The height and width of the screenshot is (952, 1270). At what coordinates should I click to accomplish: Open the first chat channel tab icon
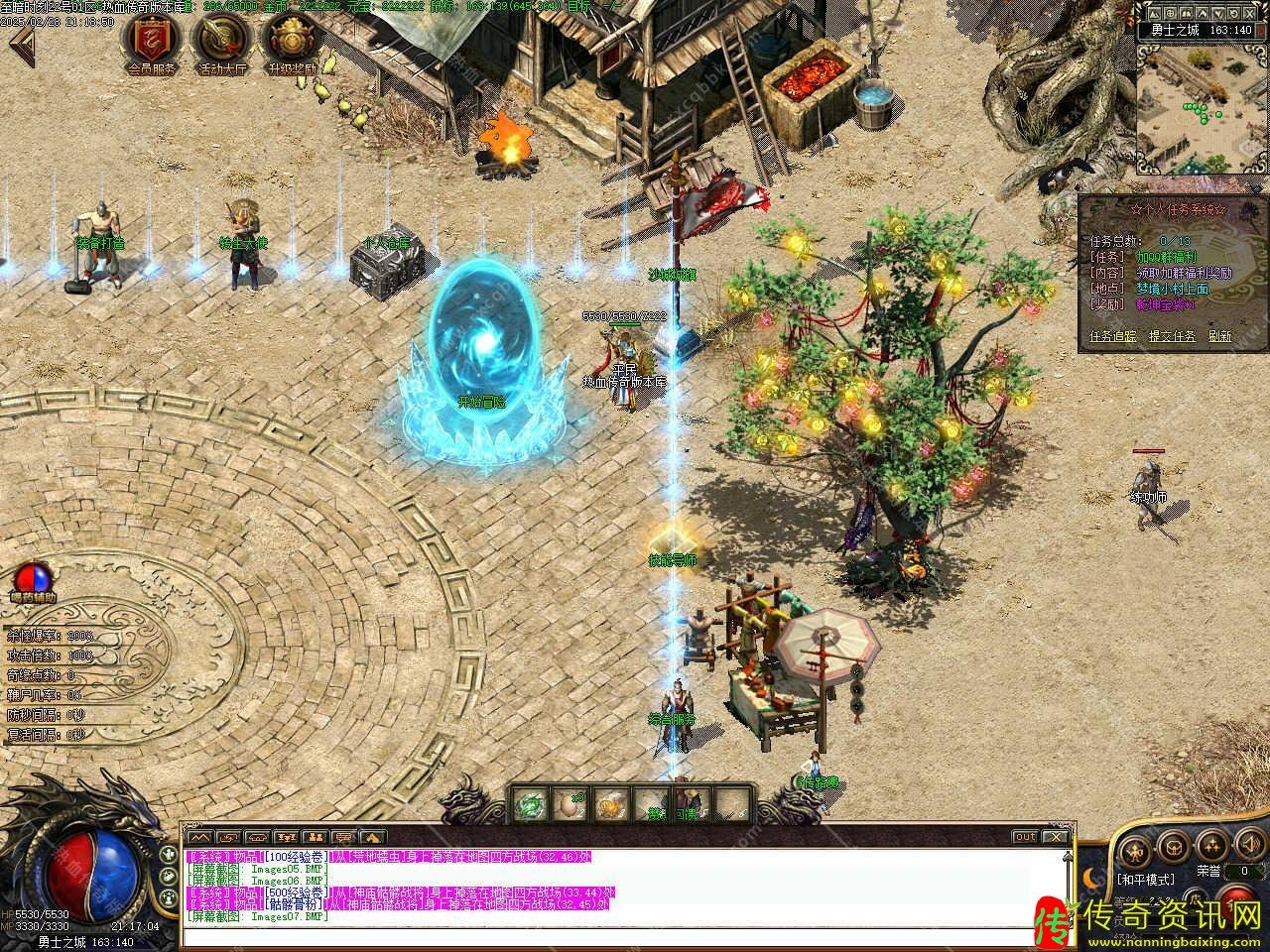coord(200,837)
